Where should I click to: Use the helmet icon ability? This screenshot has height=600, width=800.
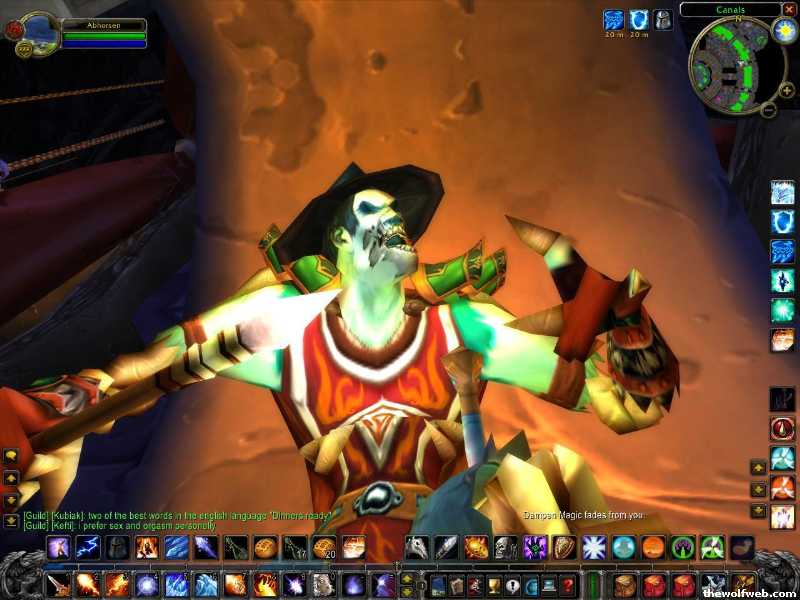pos(119,547)
